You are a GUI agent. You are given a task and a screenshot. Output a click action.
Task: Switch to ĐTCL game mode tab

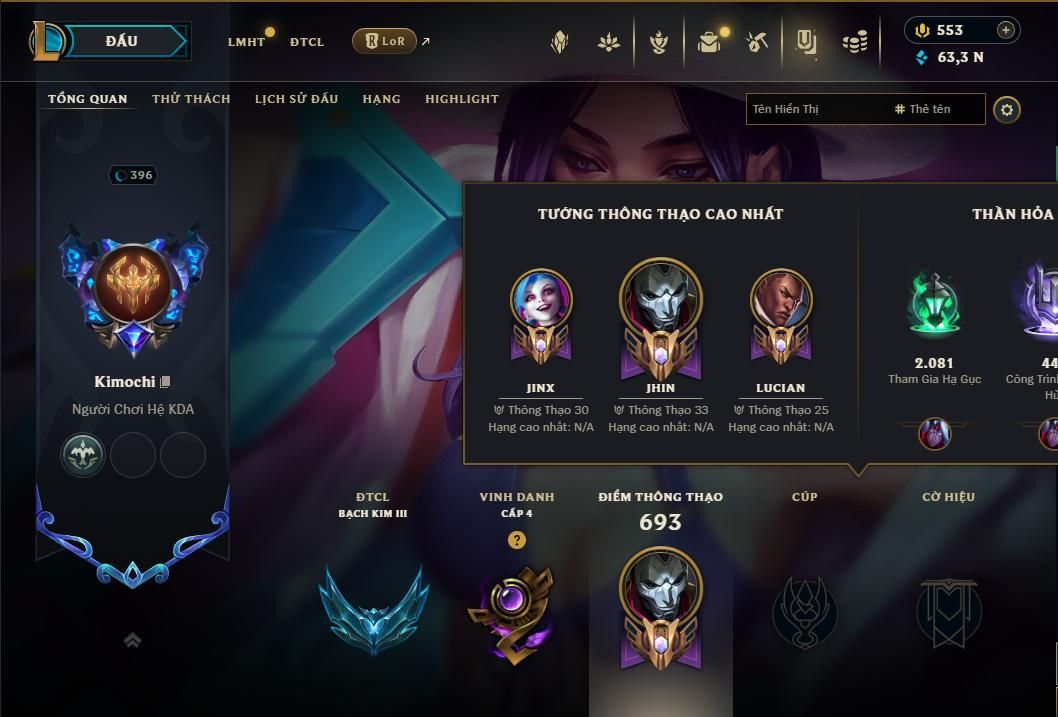(306, 42)
